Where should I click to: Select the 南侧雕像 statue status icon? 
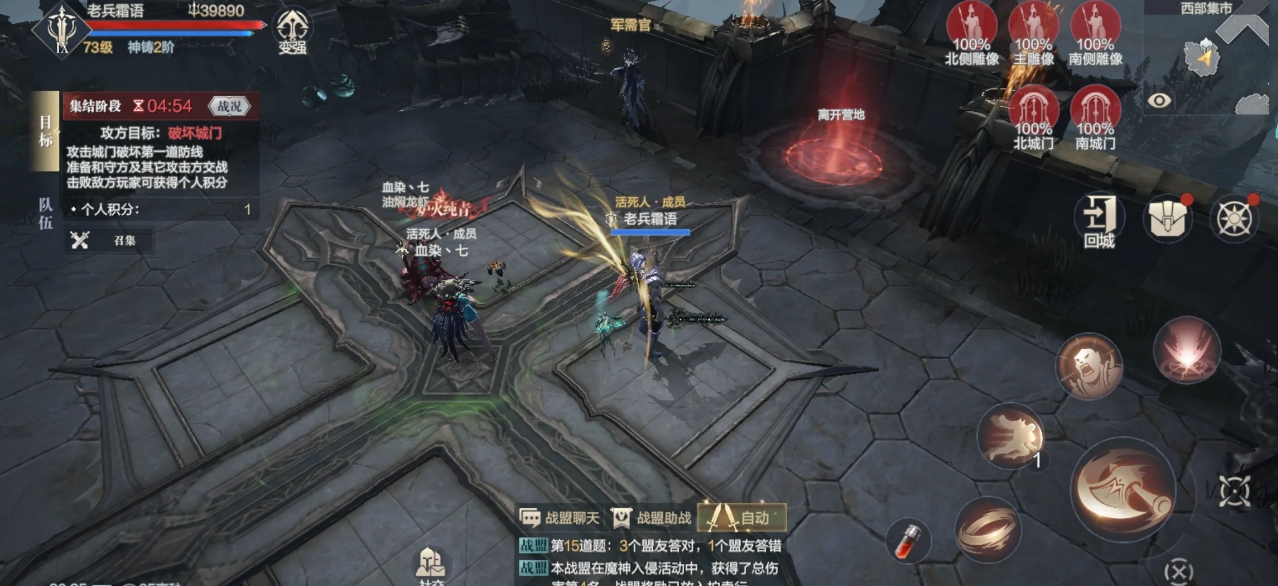click(1095, 32)
